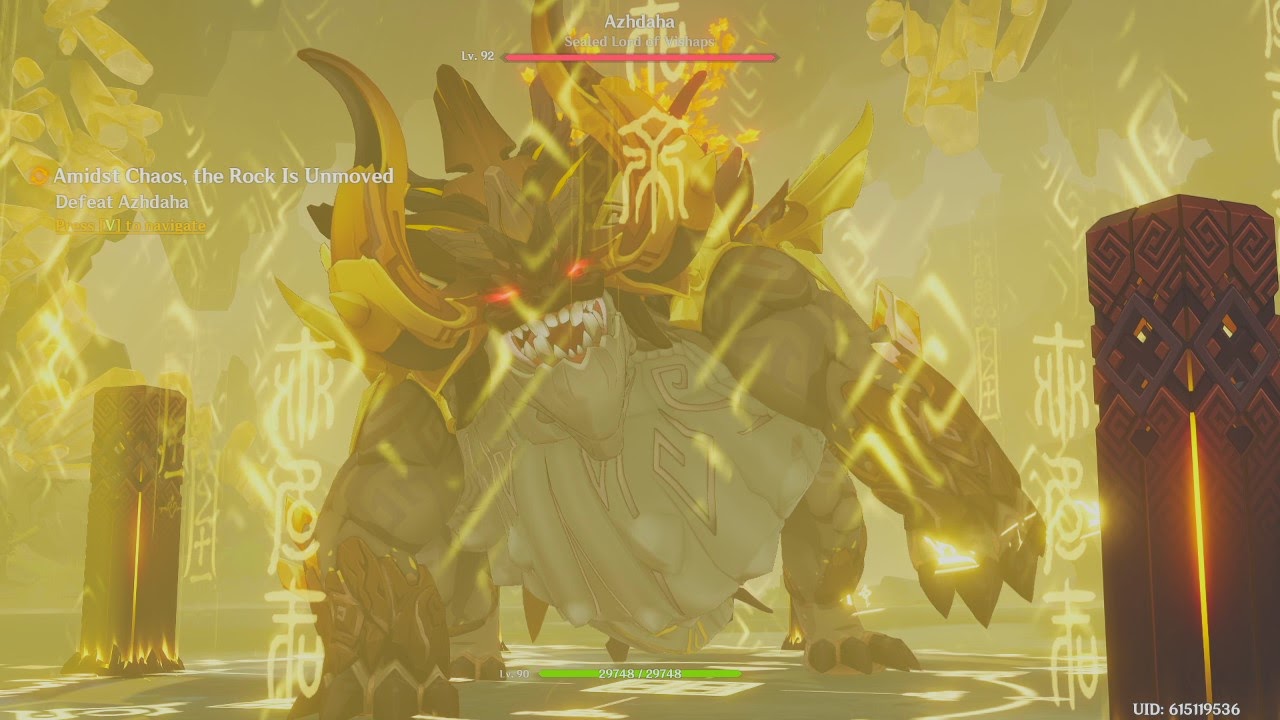This screenshot has width=1280, height=720.
Task: Click the orange quest tracker icon
Action: [40, 175]
